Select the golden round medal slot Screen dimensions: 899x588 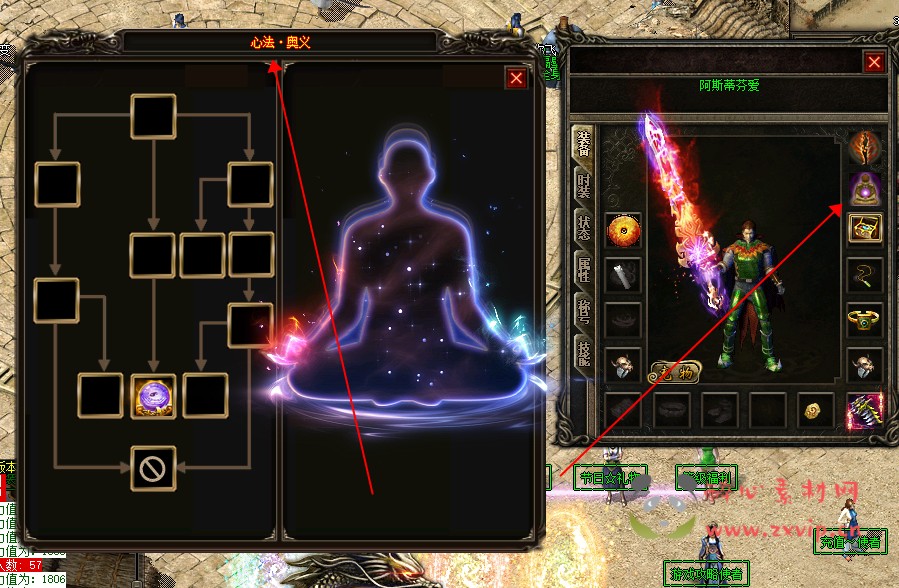[624, 231]
